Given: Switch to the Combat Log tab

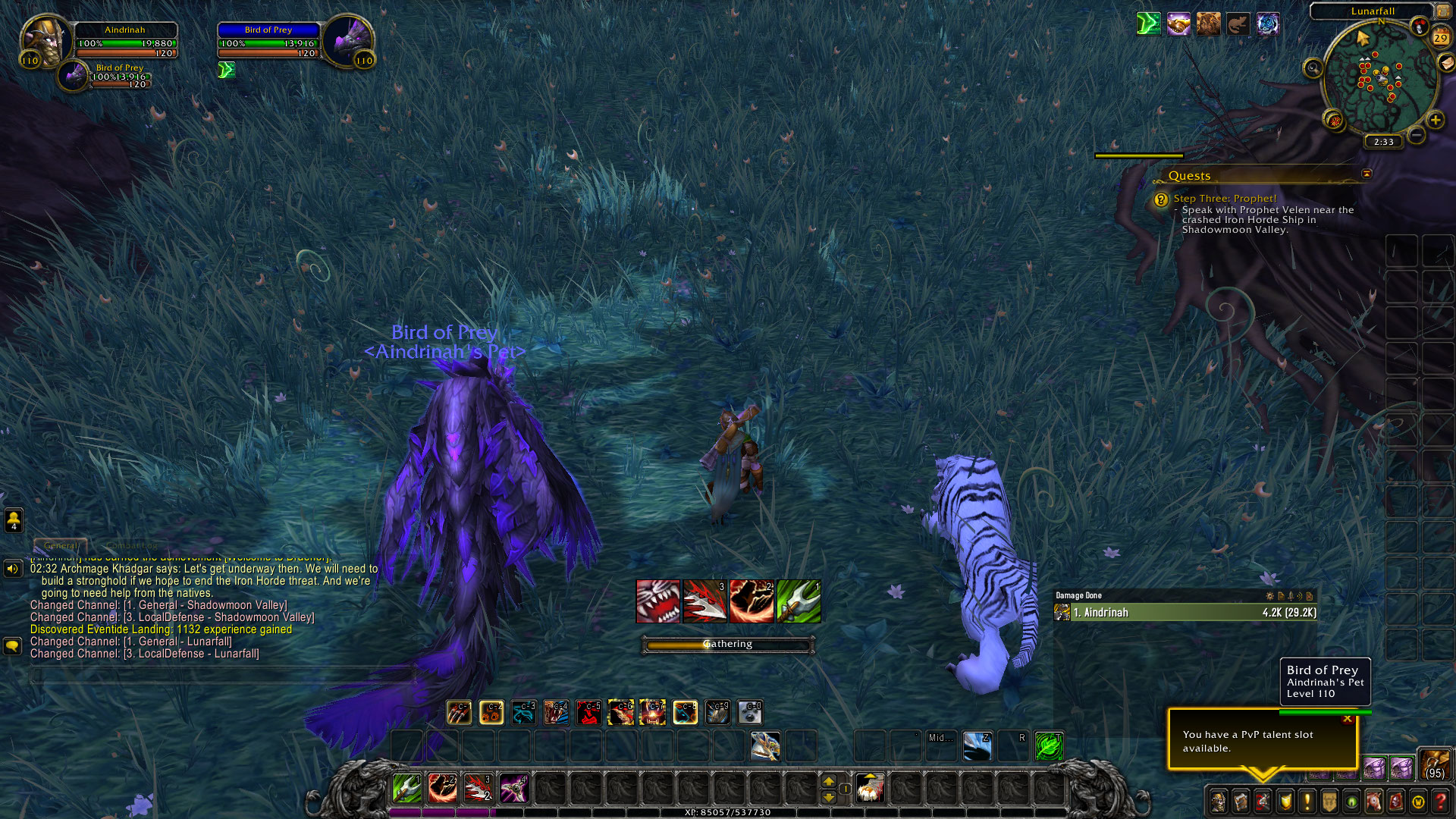Looking at the screenshot, I should pos(130,545).
